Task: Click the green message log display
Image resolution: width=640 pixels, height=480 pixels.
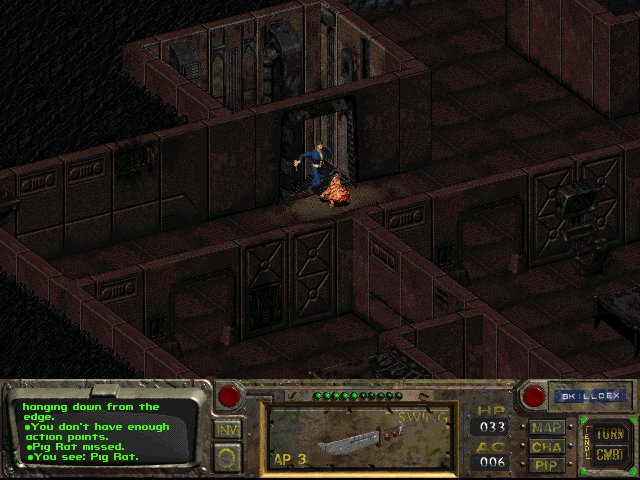Action: (x=105, y=432)
